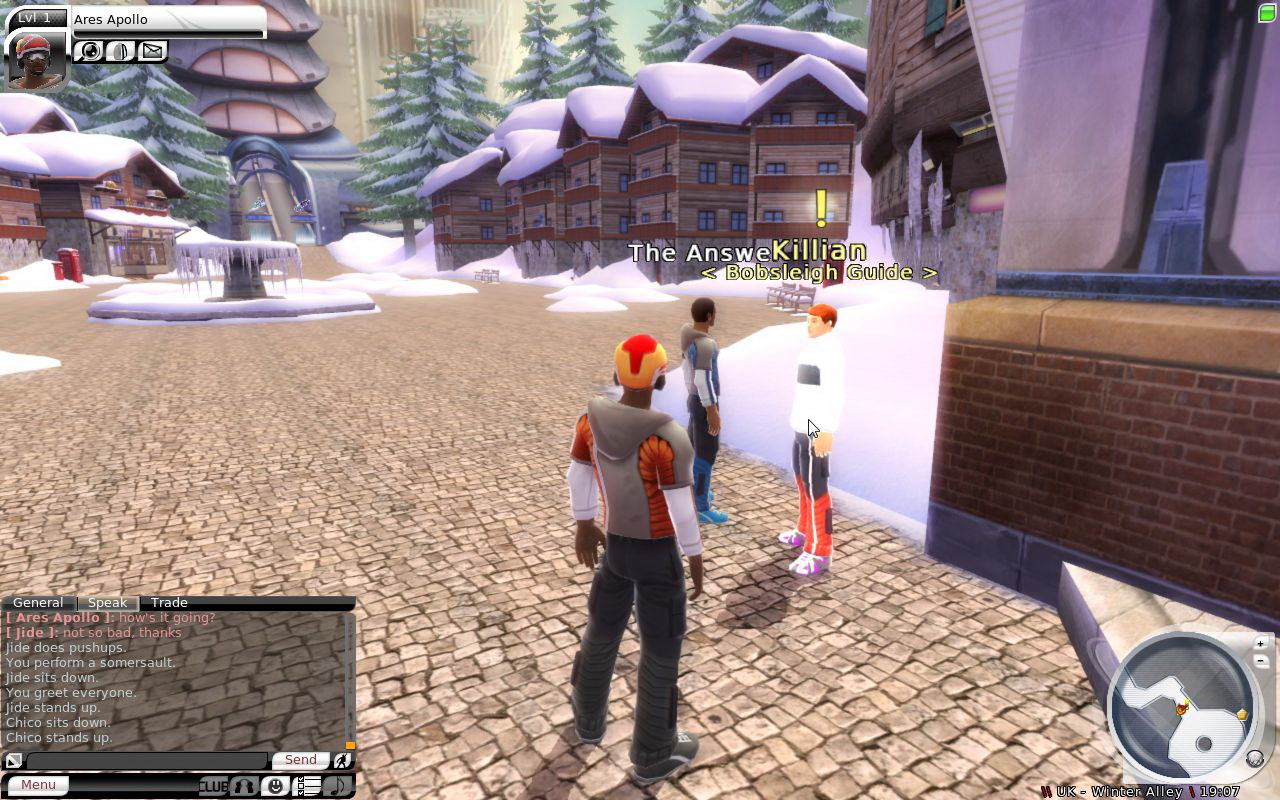Screen dimensions: 1280x800
Task: Click the music note icon
Action: click(x=338, y=786)
